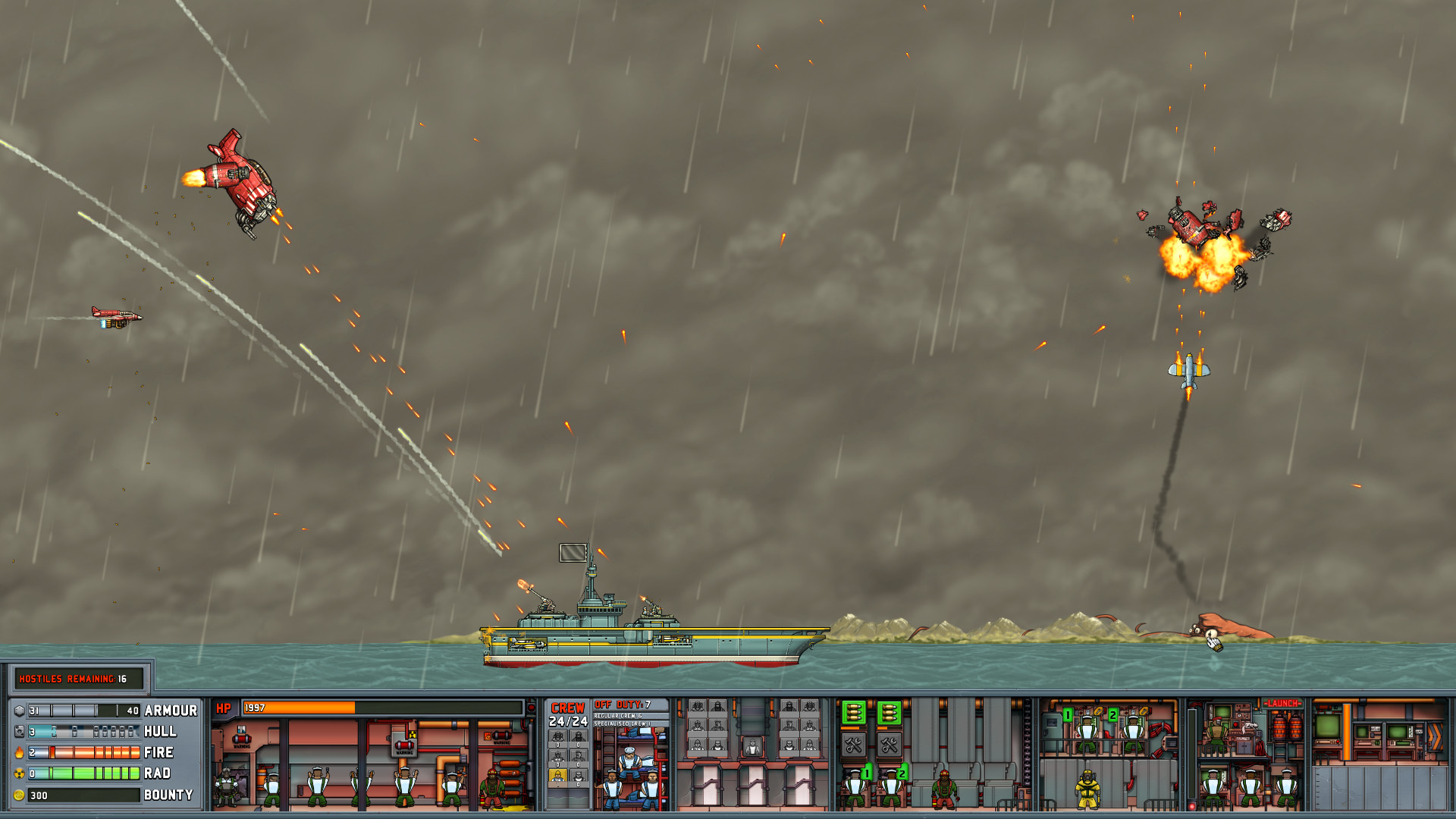Screen dimensions: 1456x819
Task: Click the red WARNING placard near the HP bar
Action: pos(242,740)
